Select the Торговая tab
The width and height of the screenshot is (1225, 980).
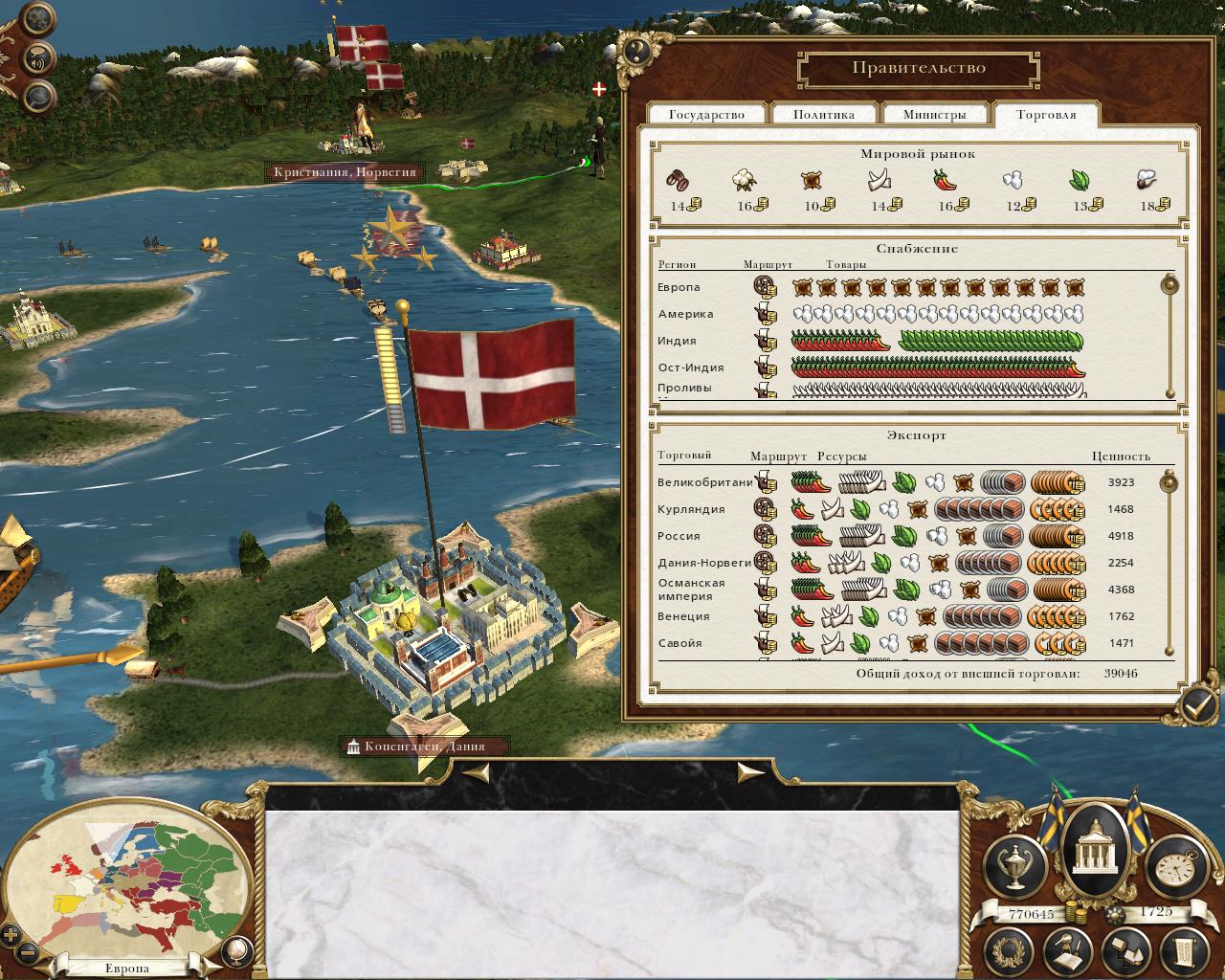[x=1046, y=115]
